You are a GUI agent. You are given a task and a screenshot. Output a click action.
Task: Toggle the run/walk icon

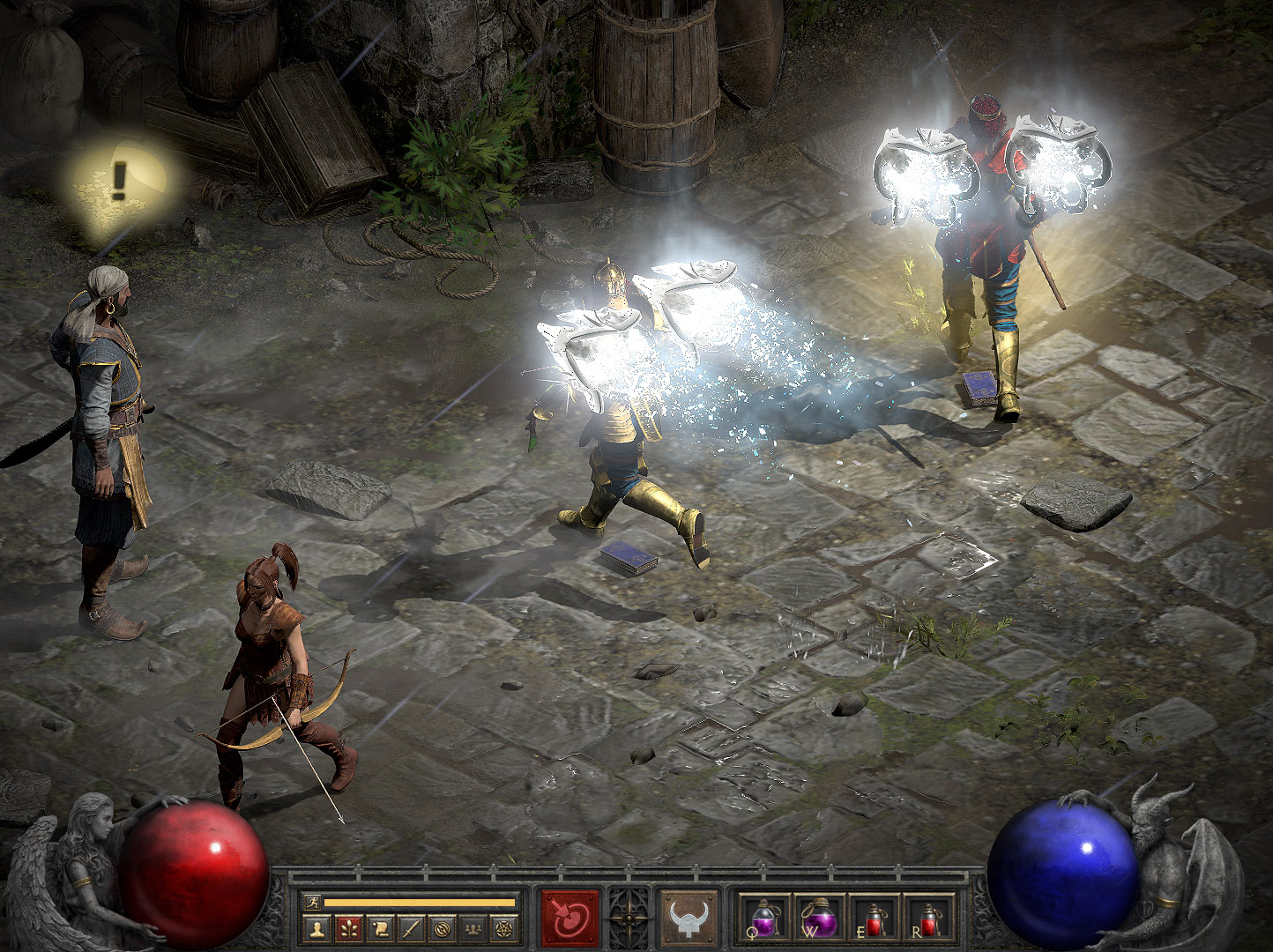tap(311, 902)
